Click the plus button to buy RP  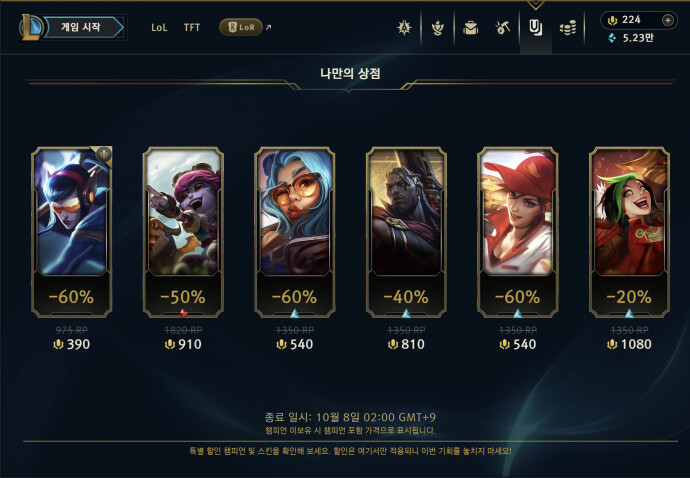668,20
